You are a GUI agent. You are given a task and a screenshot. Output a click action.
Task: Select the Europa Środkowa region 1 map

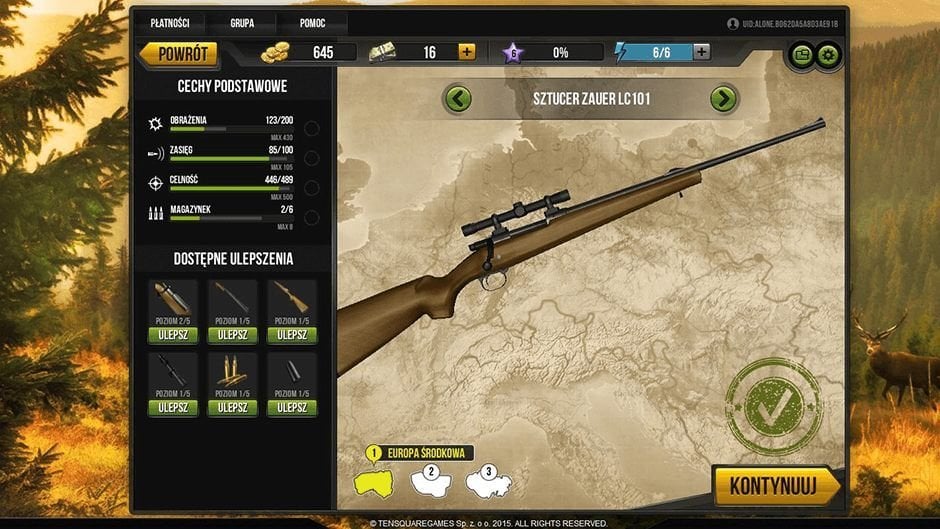[375, 481]
